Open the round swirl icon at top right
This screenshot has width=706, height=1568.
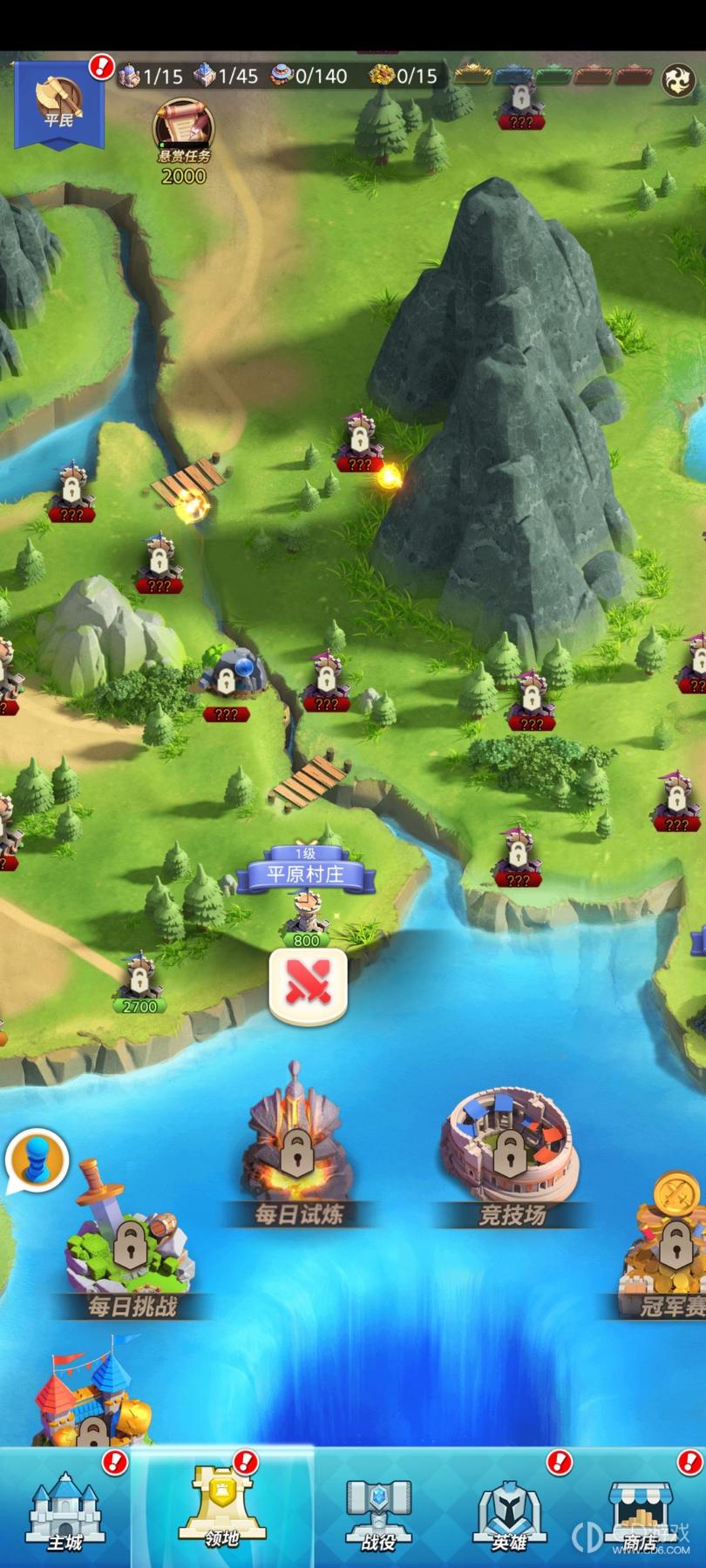tap(677, 79)
